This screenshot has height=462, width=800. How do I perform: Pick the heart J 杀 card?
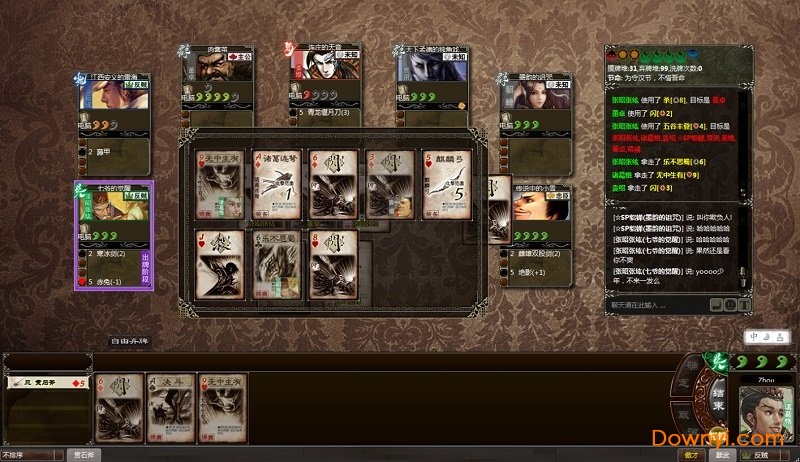click(220, 263)
